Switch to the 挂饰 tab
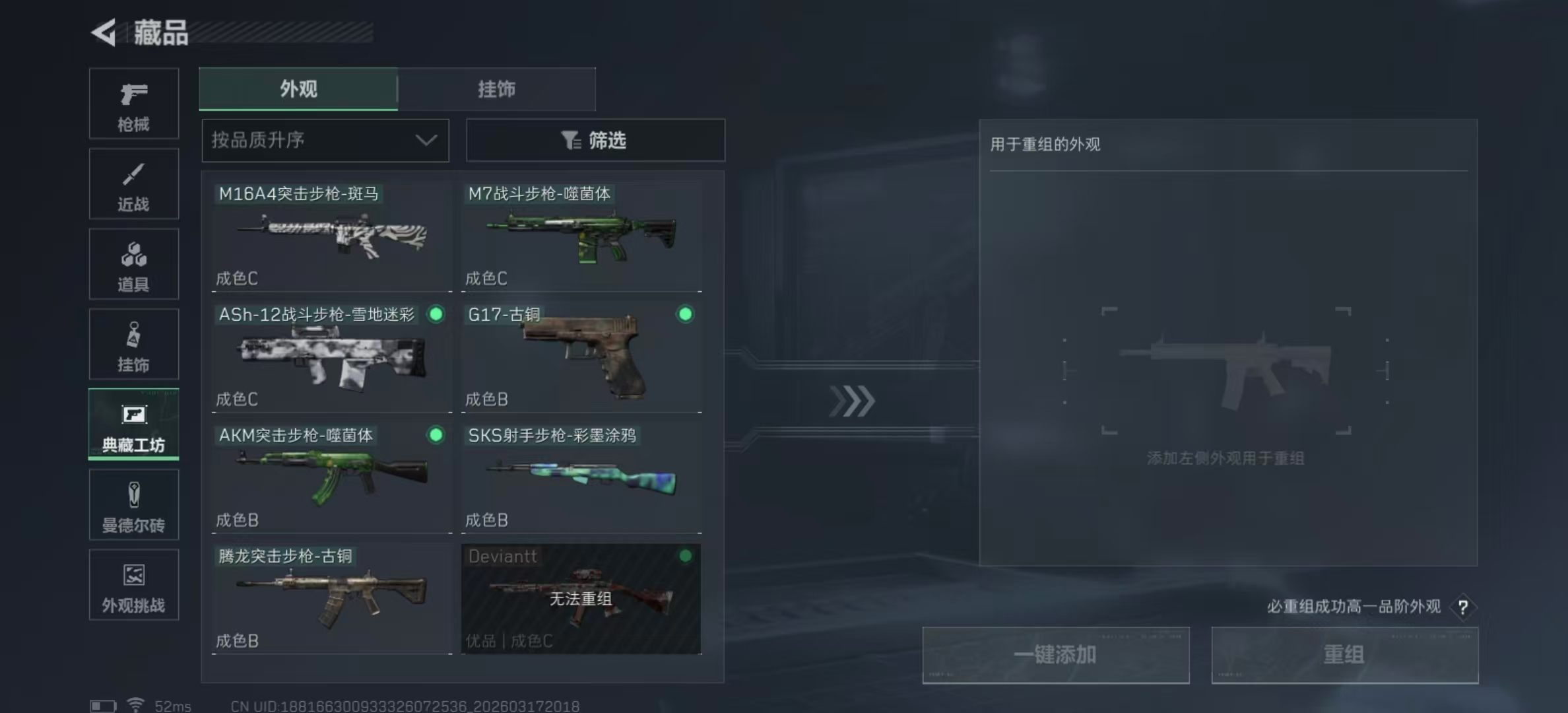 click(x=496, y=89)
